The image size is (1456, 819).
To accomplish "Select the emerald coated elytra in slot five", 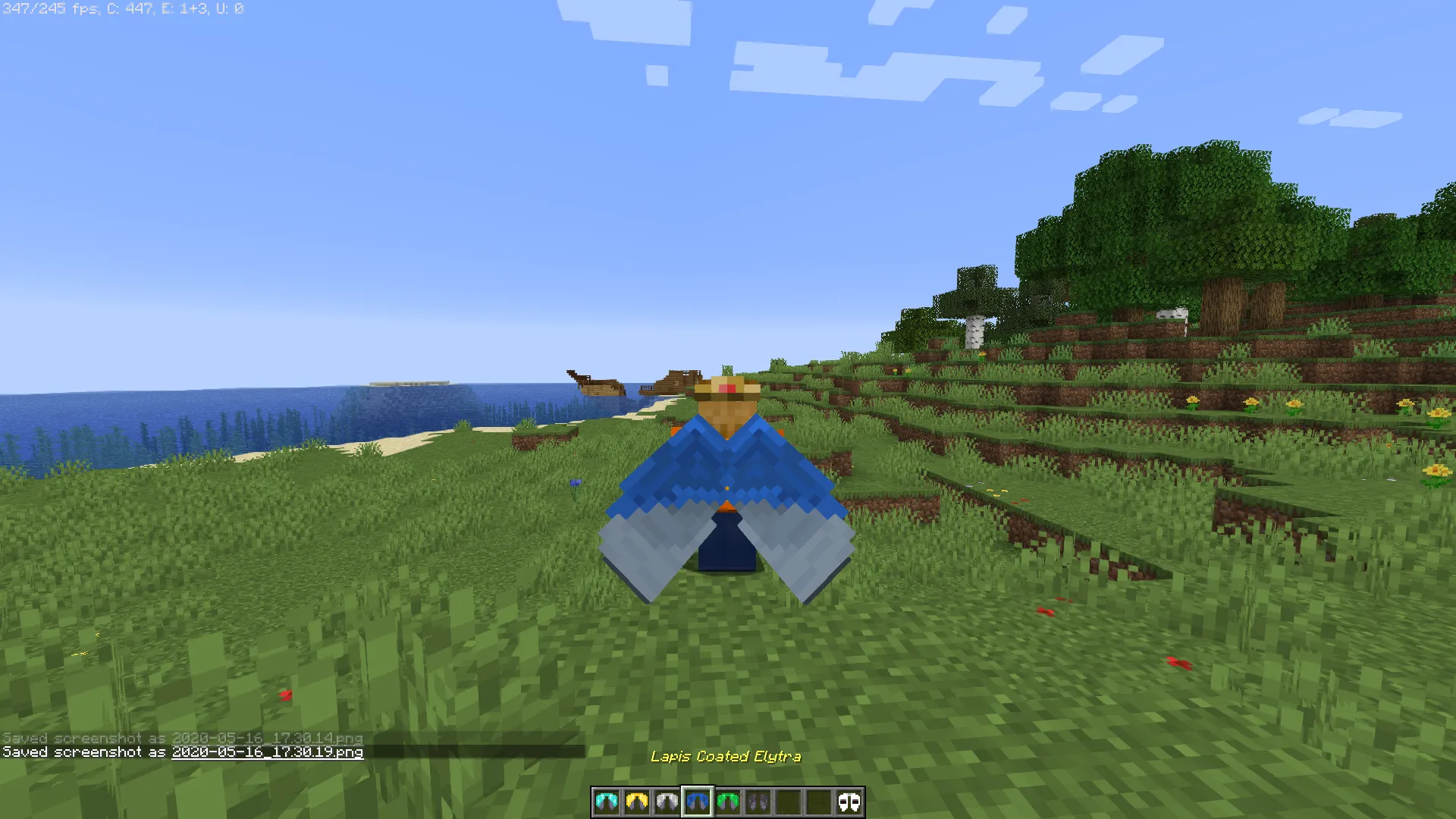I will [x=728, y=802].
